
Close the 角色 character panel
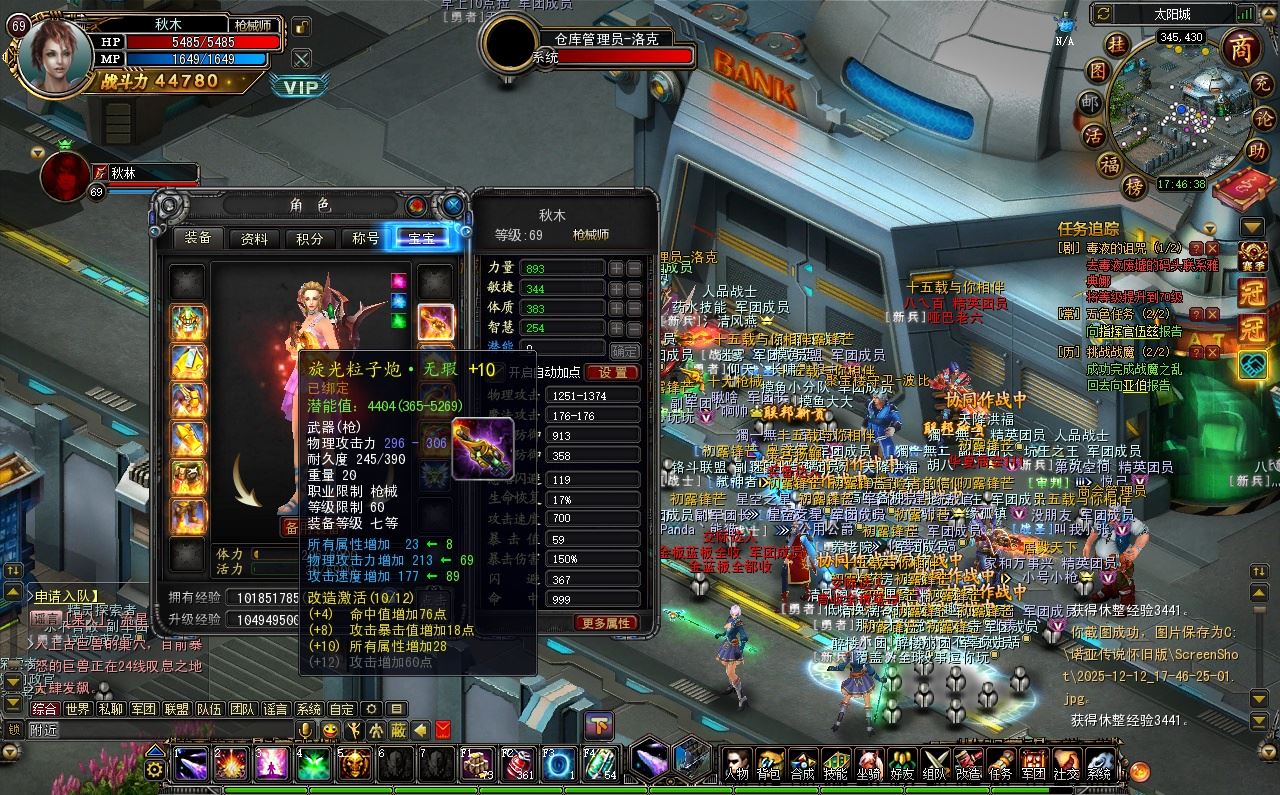pyautogui.click(x=453, y=206)
